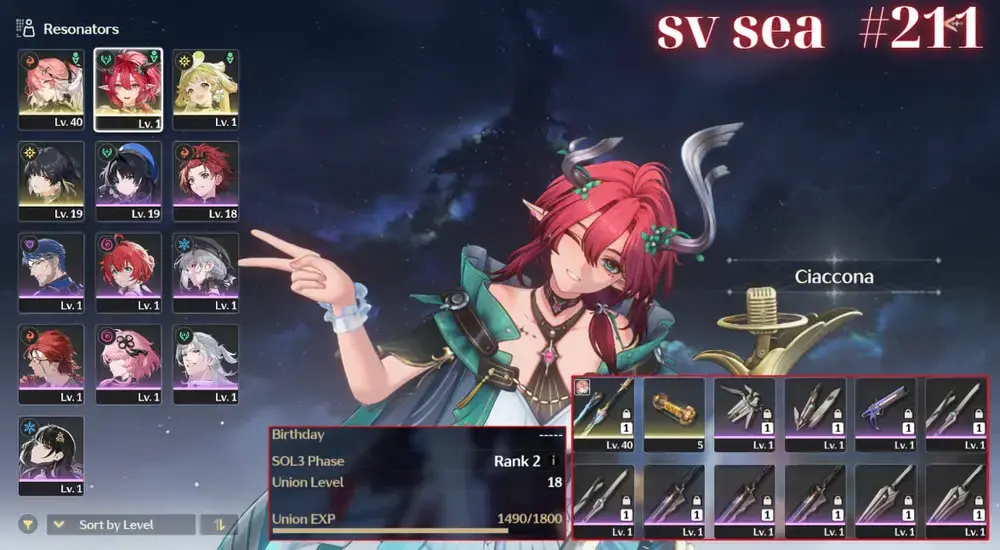The height and width of the screenshot is (550, 1000).
Task: Select the pink-haired Lv. 40 resonator
Action: pos(51,90)
